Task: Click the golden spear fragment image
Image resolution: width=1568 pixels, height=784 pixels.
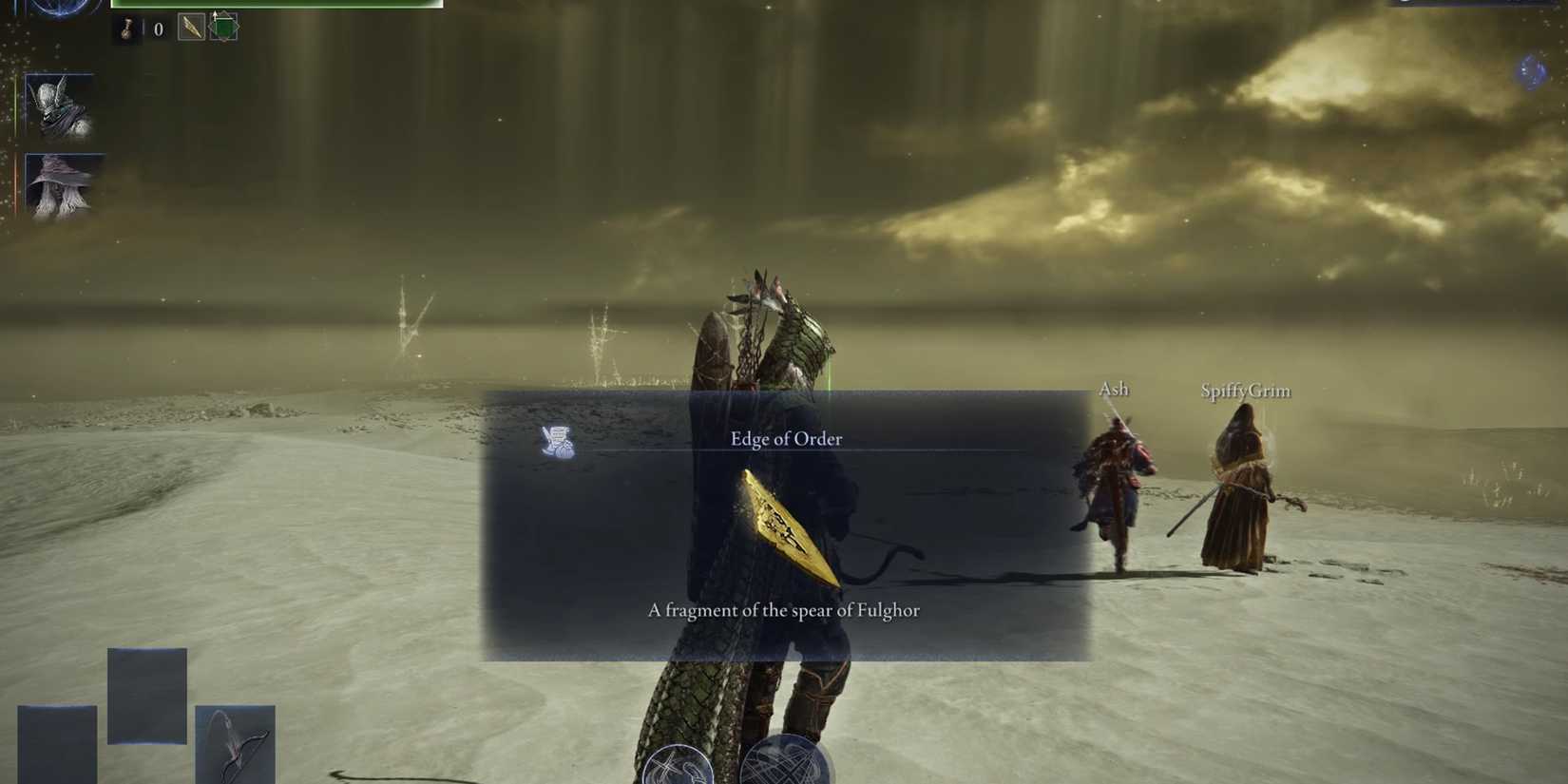Action: coord(789,526)
